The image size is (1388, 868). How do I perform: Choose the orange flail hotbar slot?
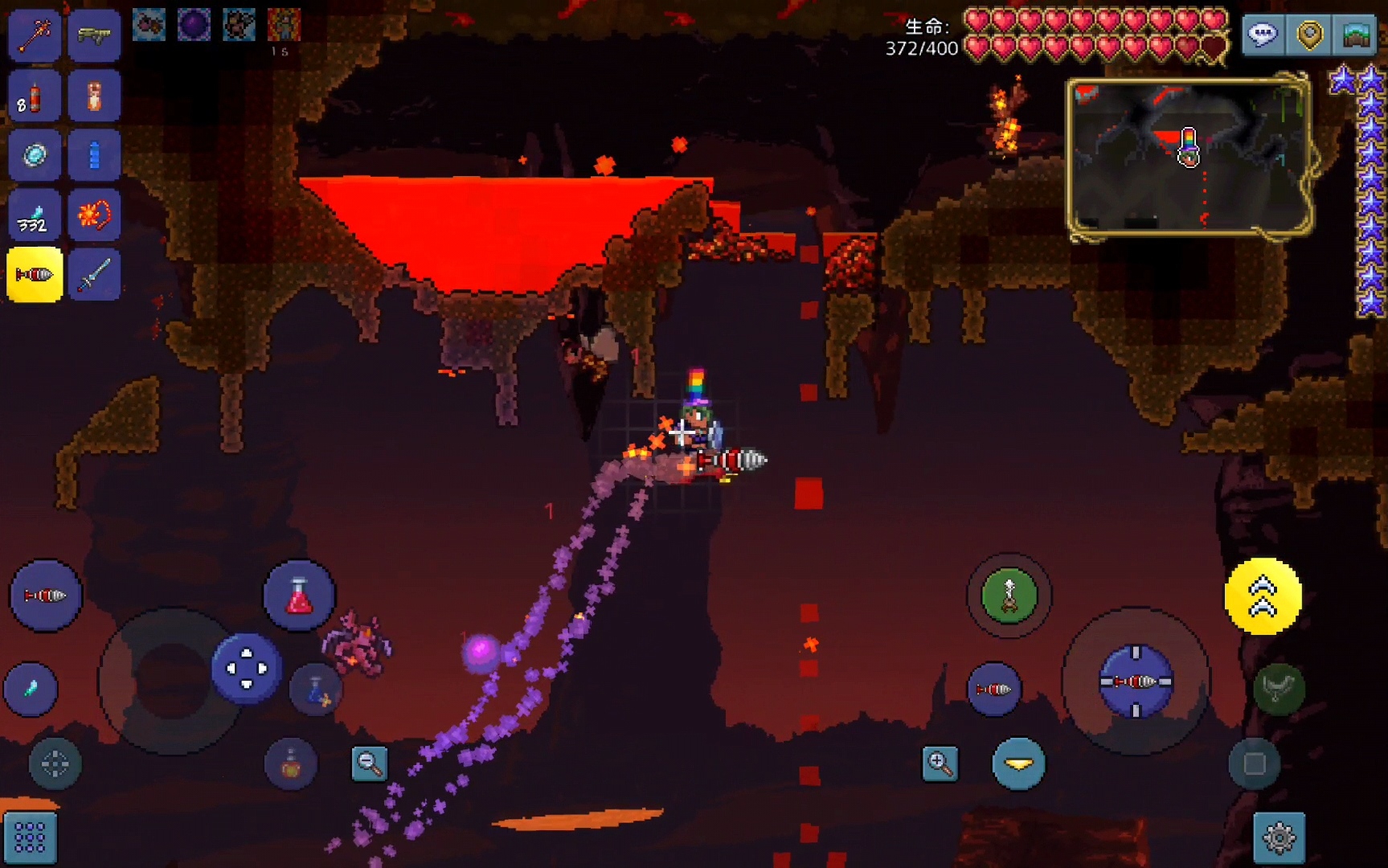pos(94,215)
